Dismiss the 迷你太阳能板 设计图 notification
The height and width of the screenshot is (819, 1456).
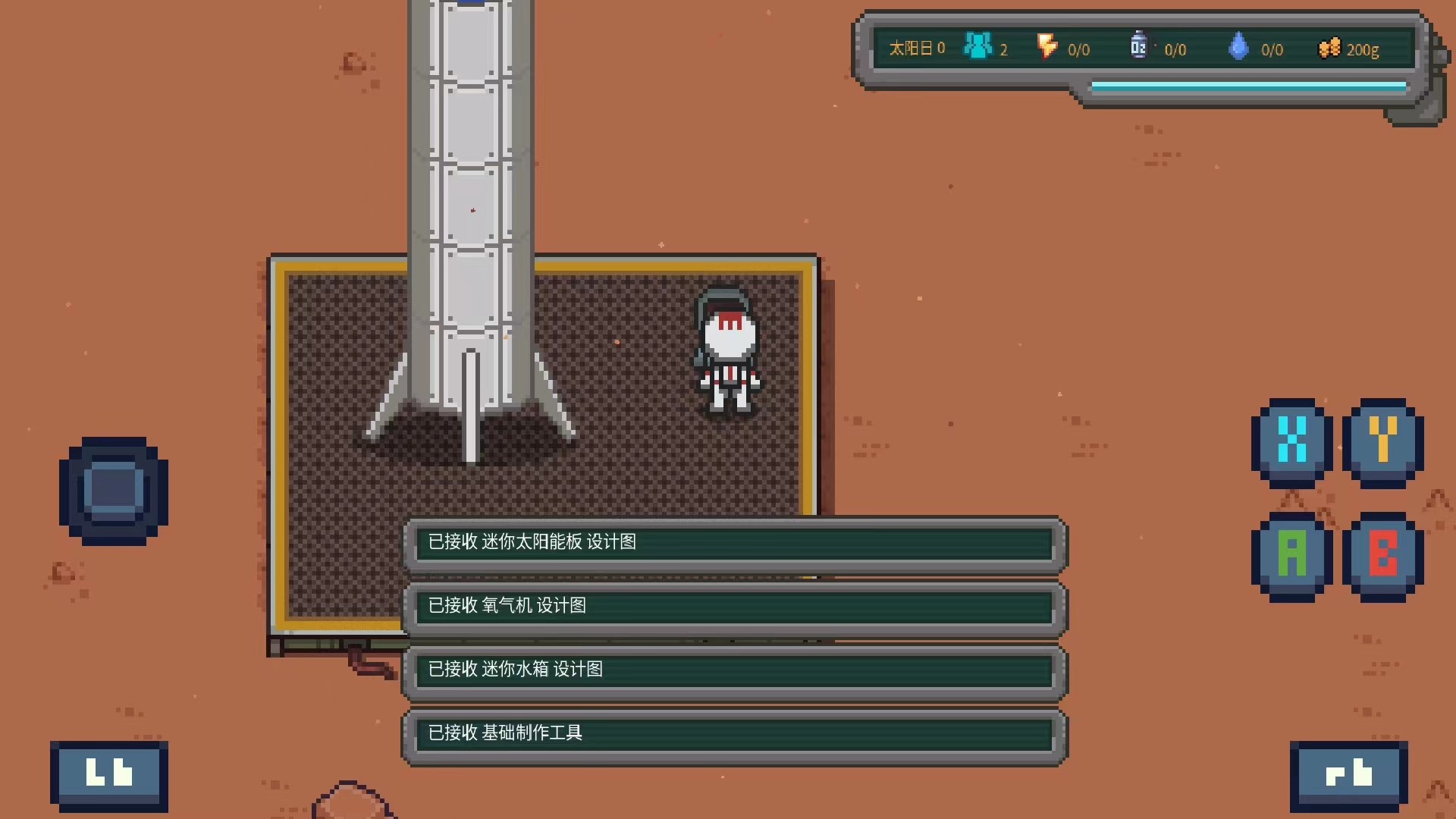(x=734, y=544)
